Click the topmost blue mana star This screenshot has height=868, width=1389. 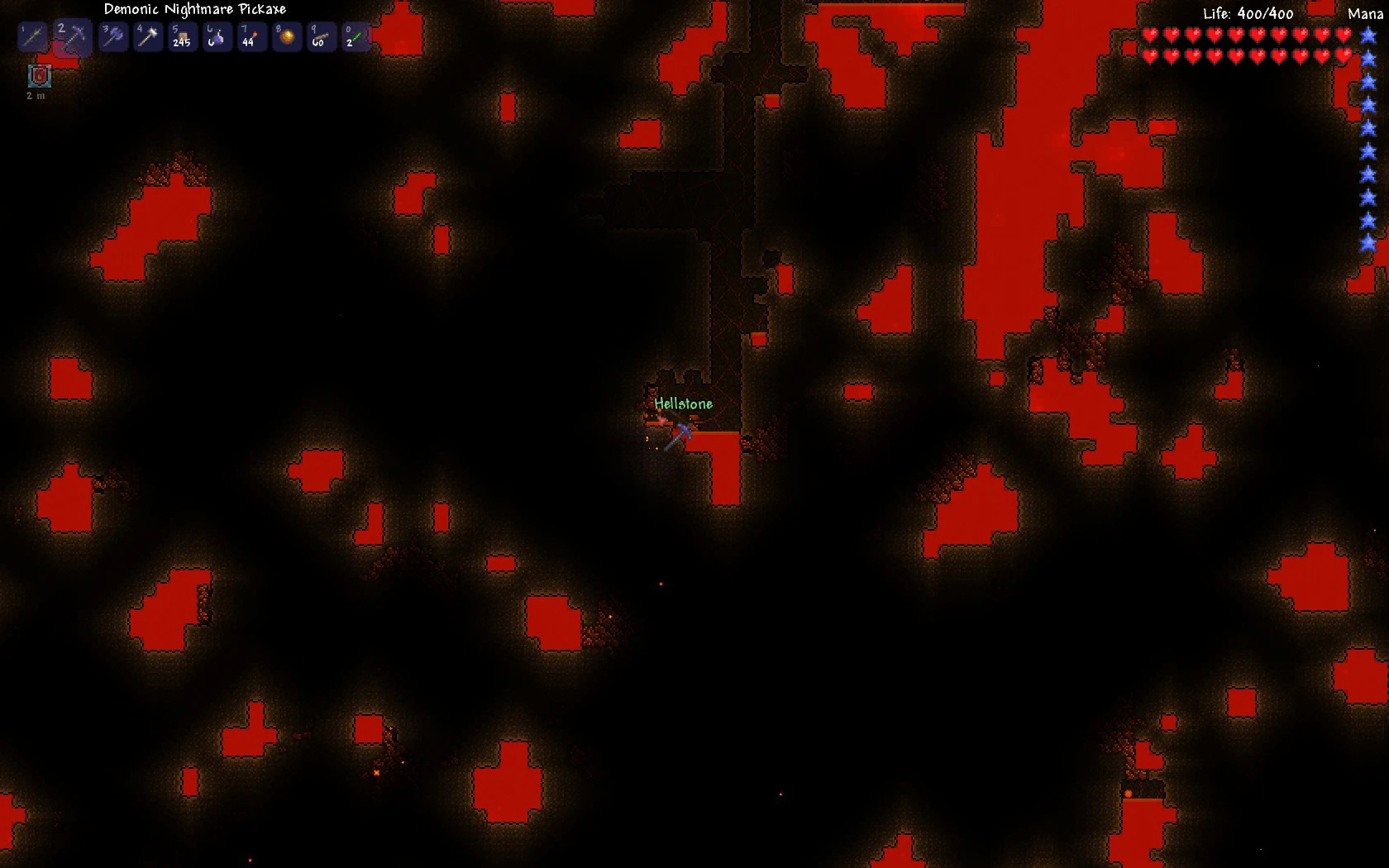[1369, 35]
